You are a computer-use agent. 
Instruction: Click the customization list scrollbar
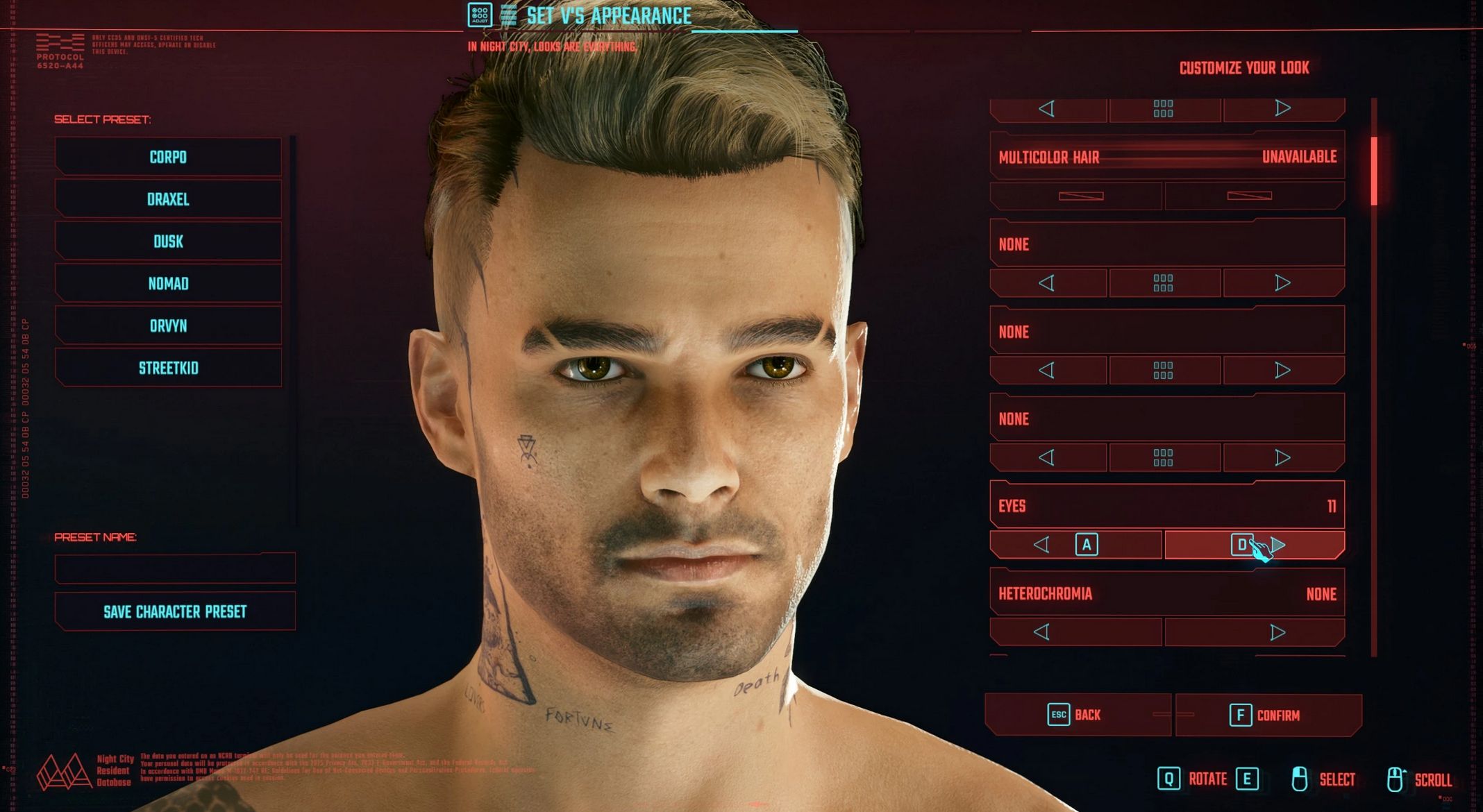pyautogui.click(x=1374, y=171)
